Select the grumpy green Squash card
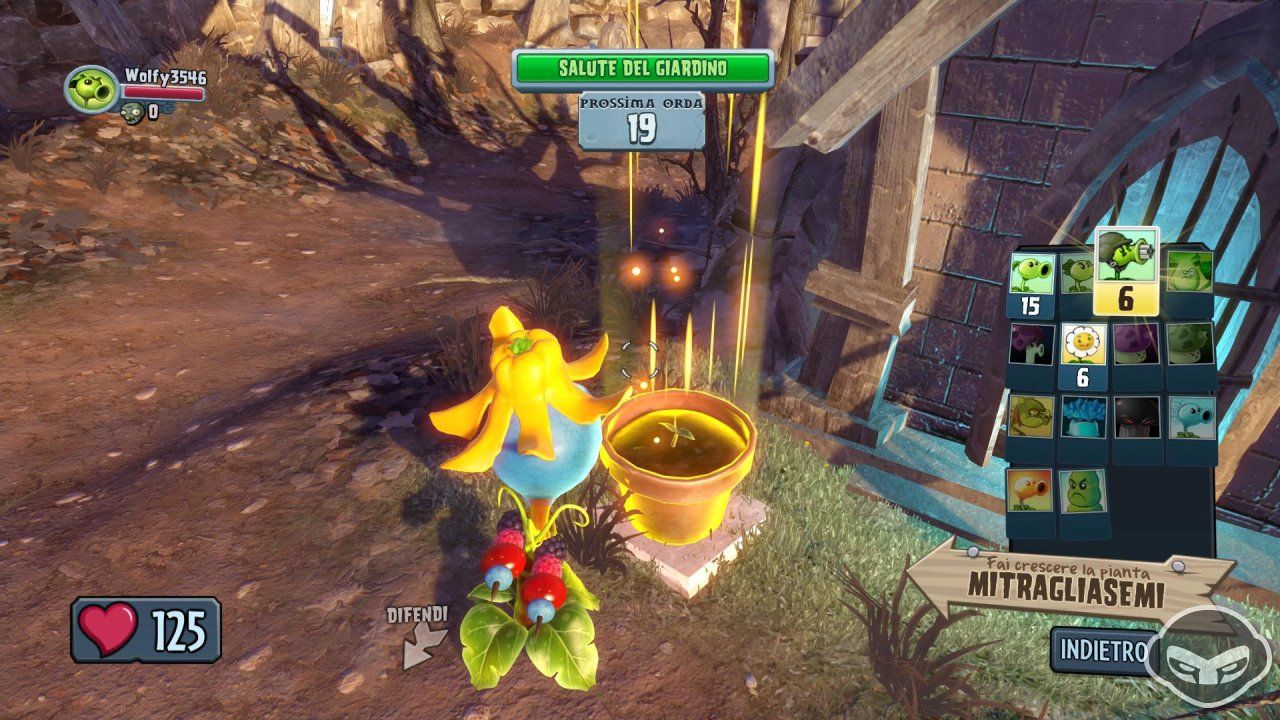The image size is (1280, 720). click(1083, 491)
